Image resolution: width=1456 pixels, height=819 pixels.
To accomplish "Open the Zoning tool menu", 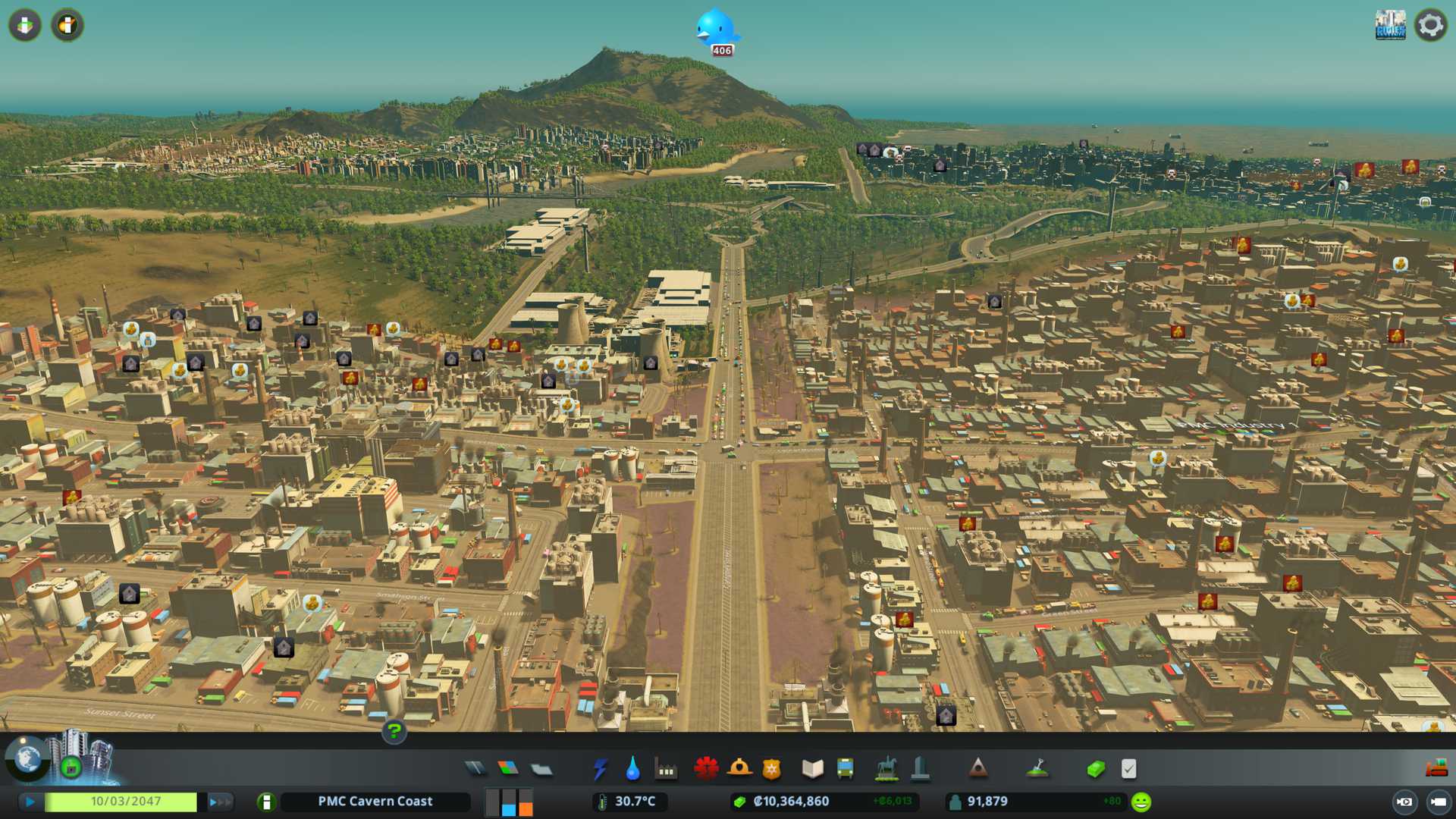I will pos(508,769).
